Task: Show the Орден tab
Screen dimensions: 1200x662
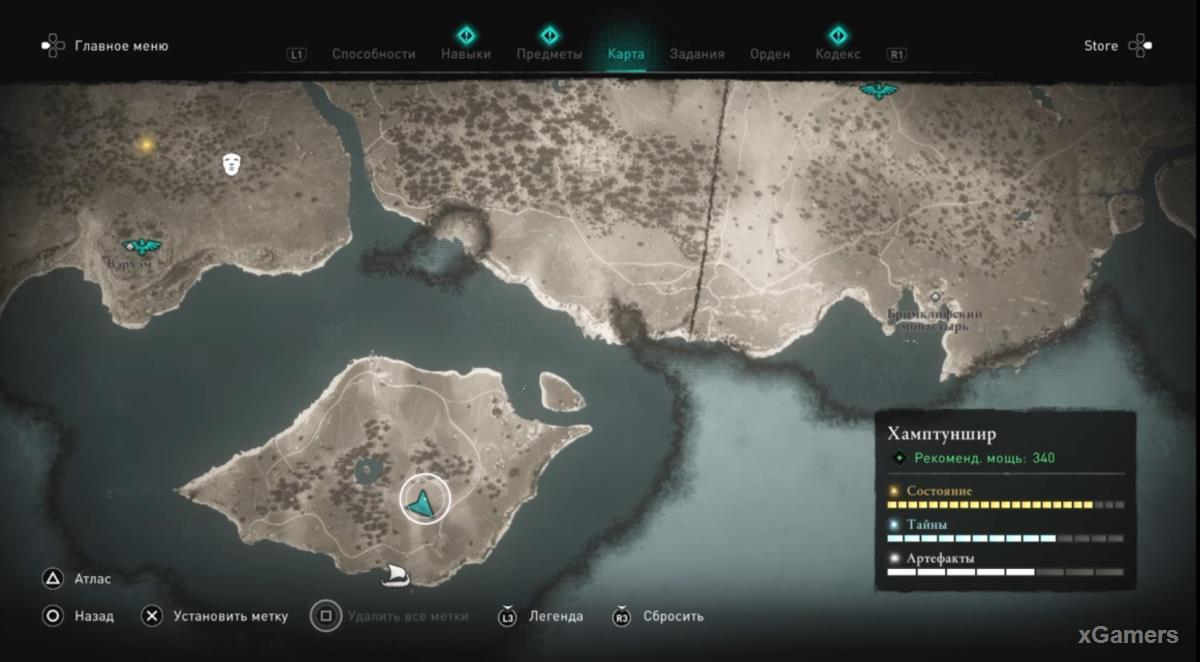Action: (x=770, y=54)
